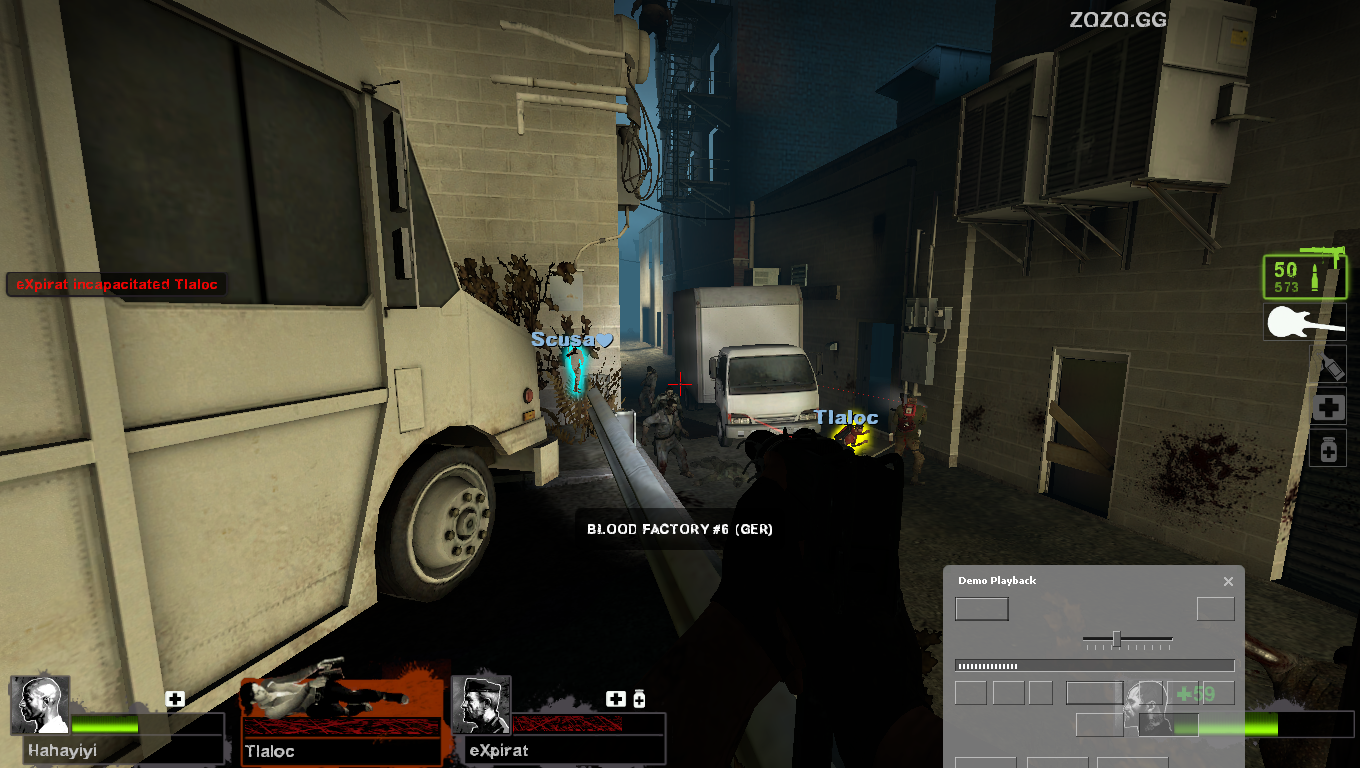Click Hahayiyi's teammate portrait

point(40,705)
